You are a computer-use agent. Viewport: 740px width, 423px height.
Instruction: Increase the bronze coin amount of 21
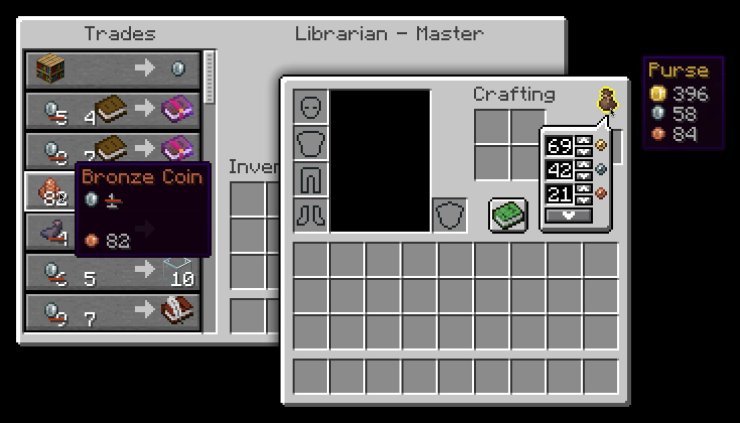pos(583,187)
